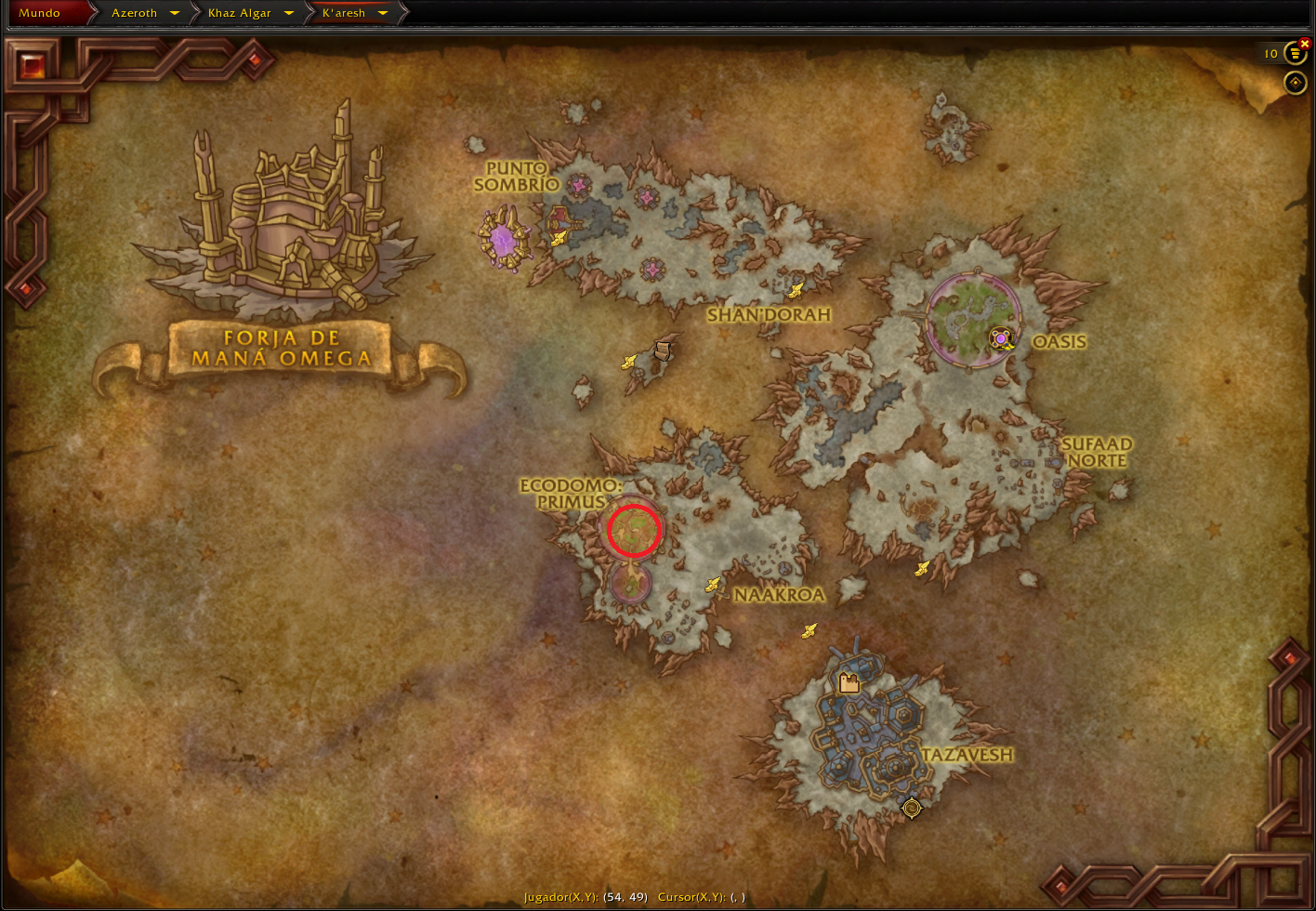The height and width of the screenshot is (911, 1316).
Task: Click the dungeon entrance icon below Tazavesh
Action: point(911,808)
